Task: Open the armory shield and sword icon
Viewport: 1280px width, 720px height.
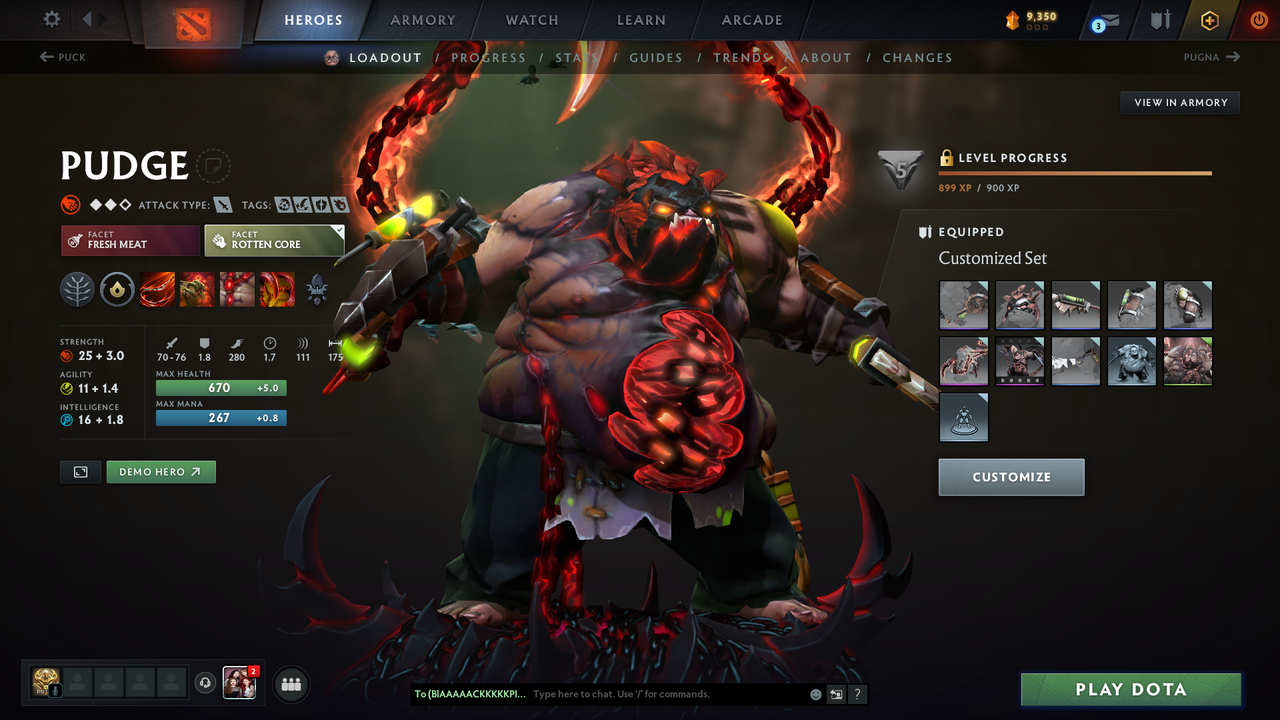Action: (x=1161, y=19)
